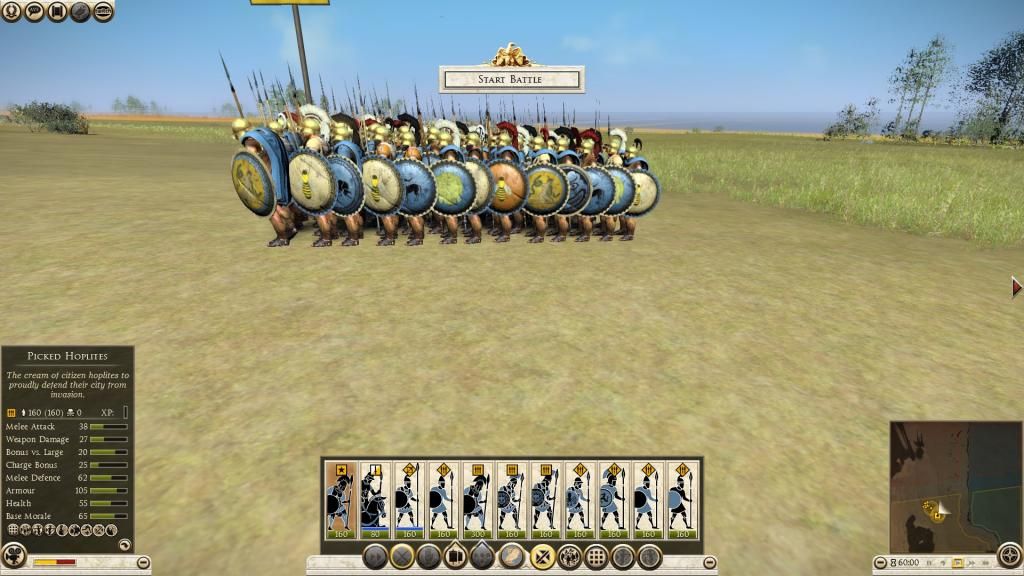Pause the battle with the speed control
This screenshot has width=1024, height=576.
(x=931, y=563)
